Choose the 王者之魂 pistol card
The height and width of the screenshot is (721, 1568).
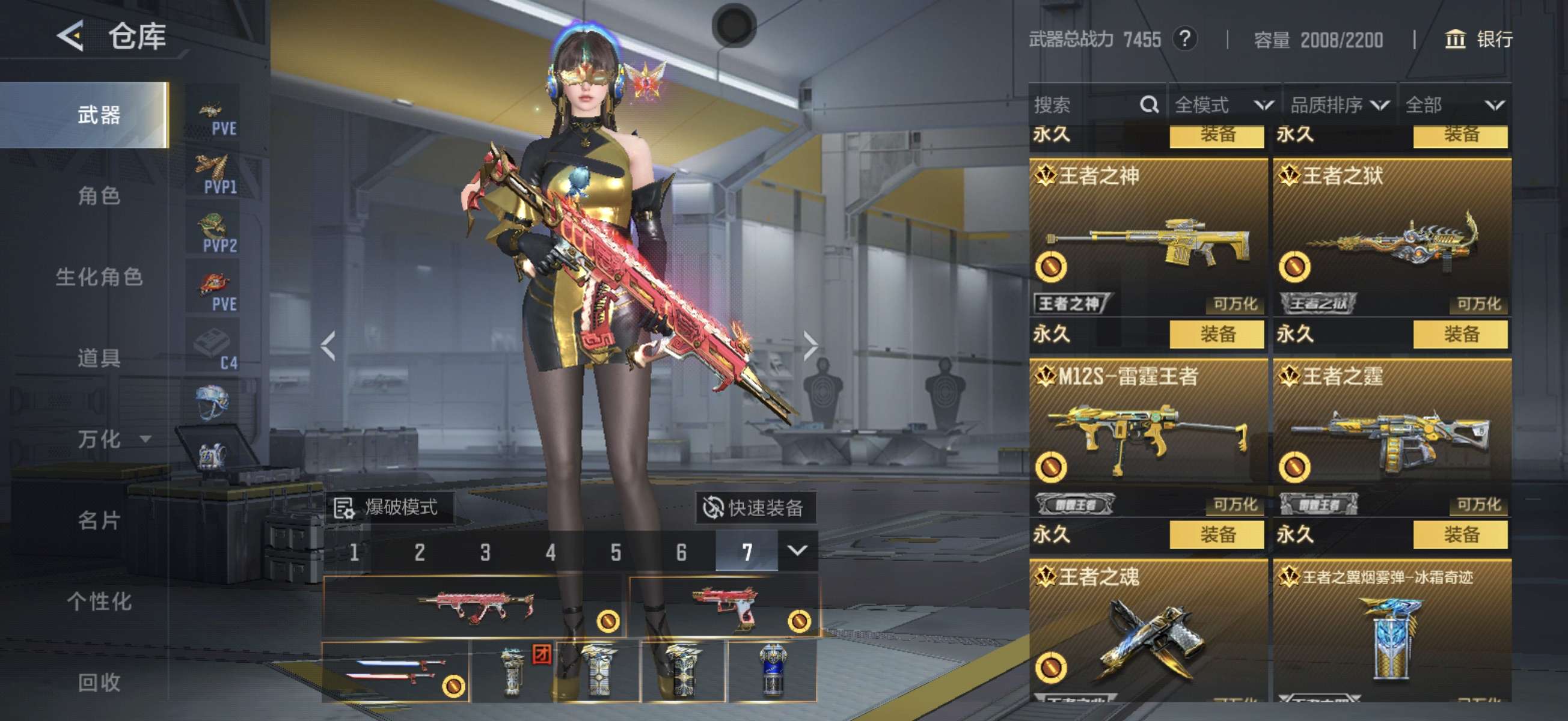(x=1147, y=633)
